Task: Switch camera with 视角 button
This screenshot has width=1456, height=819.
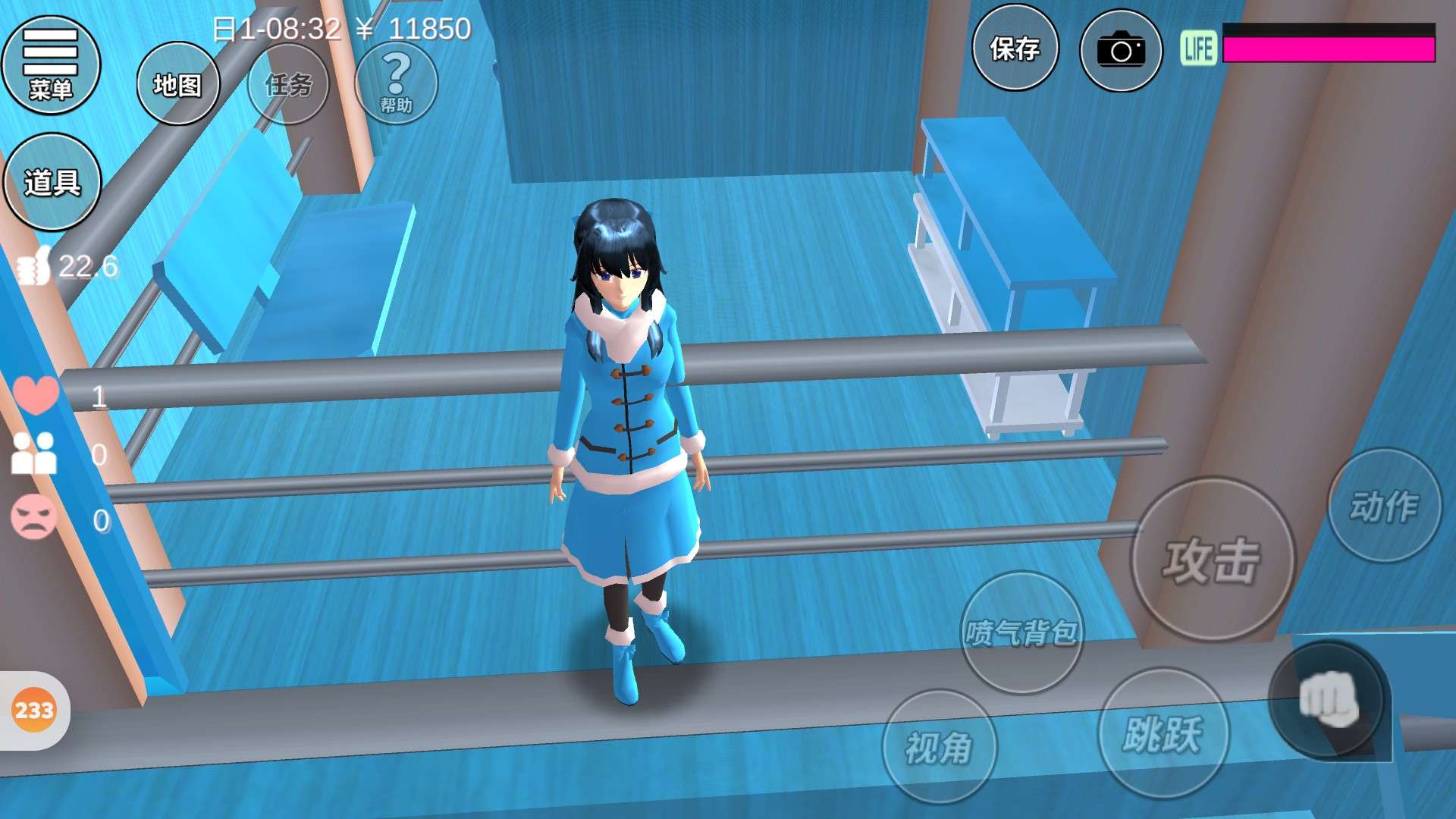Action: click(x=939, y=747)
